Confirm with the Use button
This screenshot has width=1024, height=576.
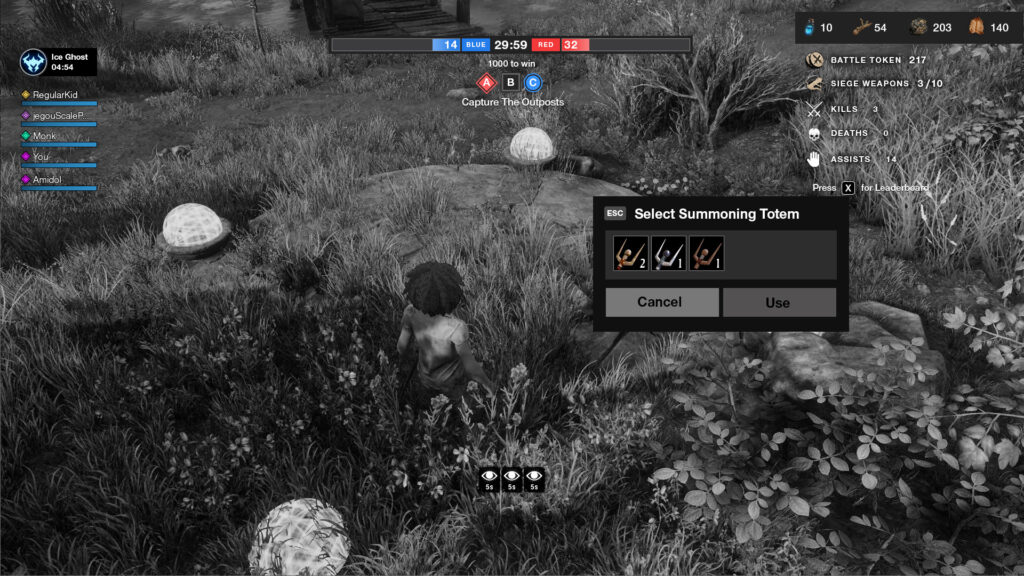point(778,302)
